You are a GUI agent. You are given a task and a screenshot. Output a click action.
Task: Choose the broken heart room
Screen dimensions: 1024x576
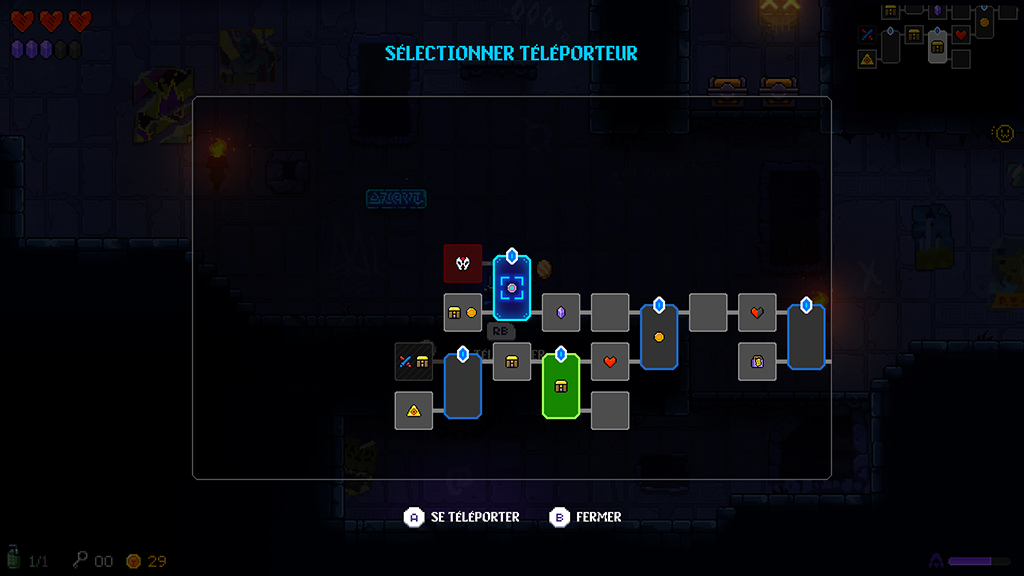(757, 313)
